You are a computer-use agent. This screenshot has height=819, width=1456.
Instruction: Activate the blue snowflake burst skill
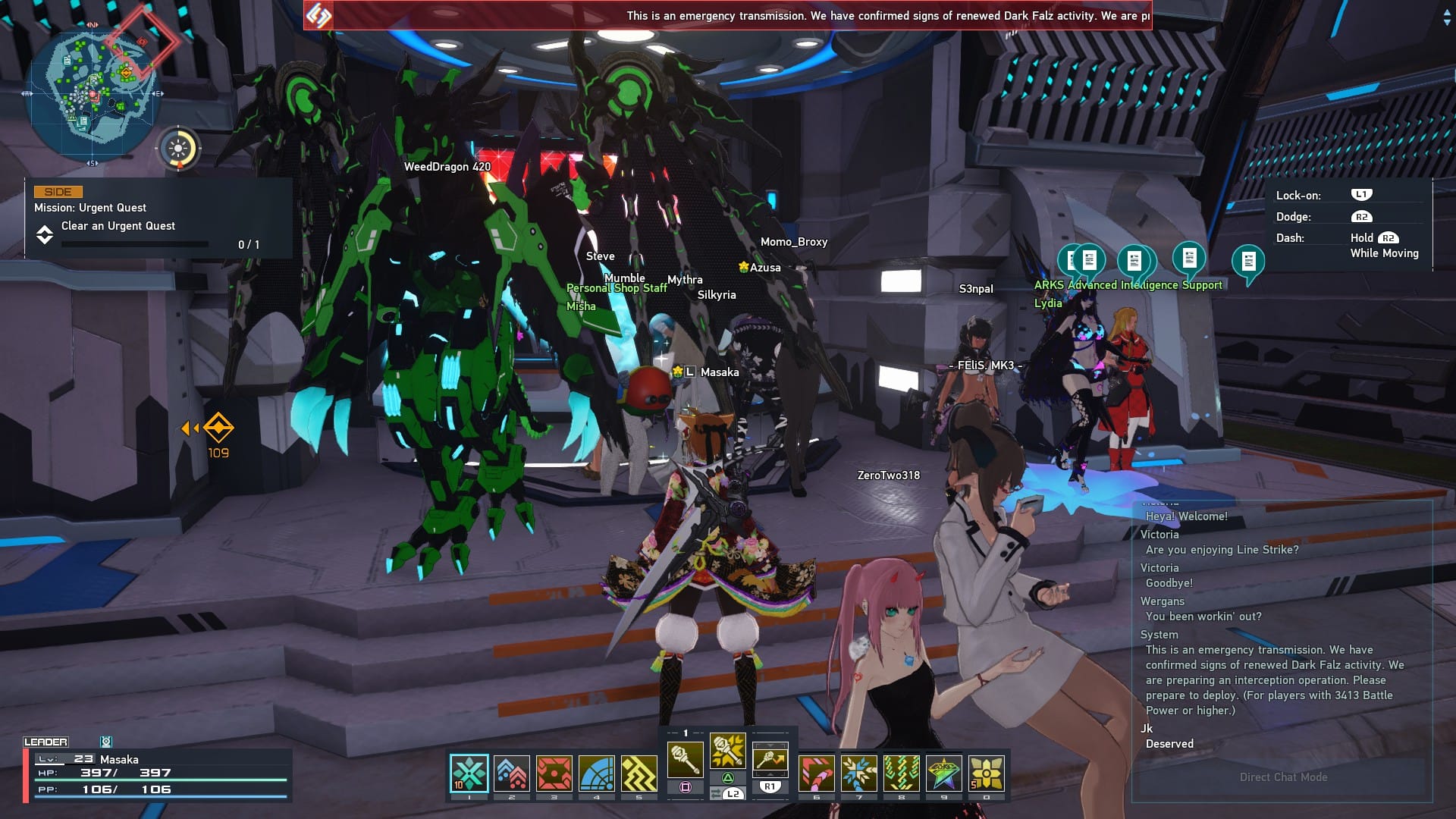tap(859, 773)
